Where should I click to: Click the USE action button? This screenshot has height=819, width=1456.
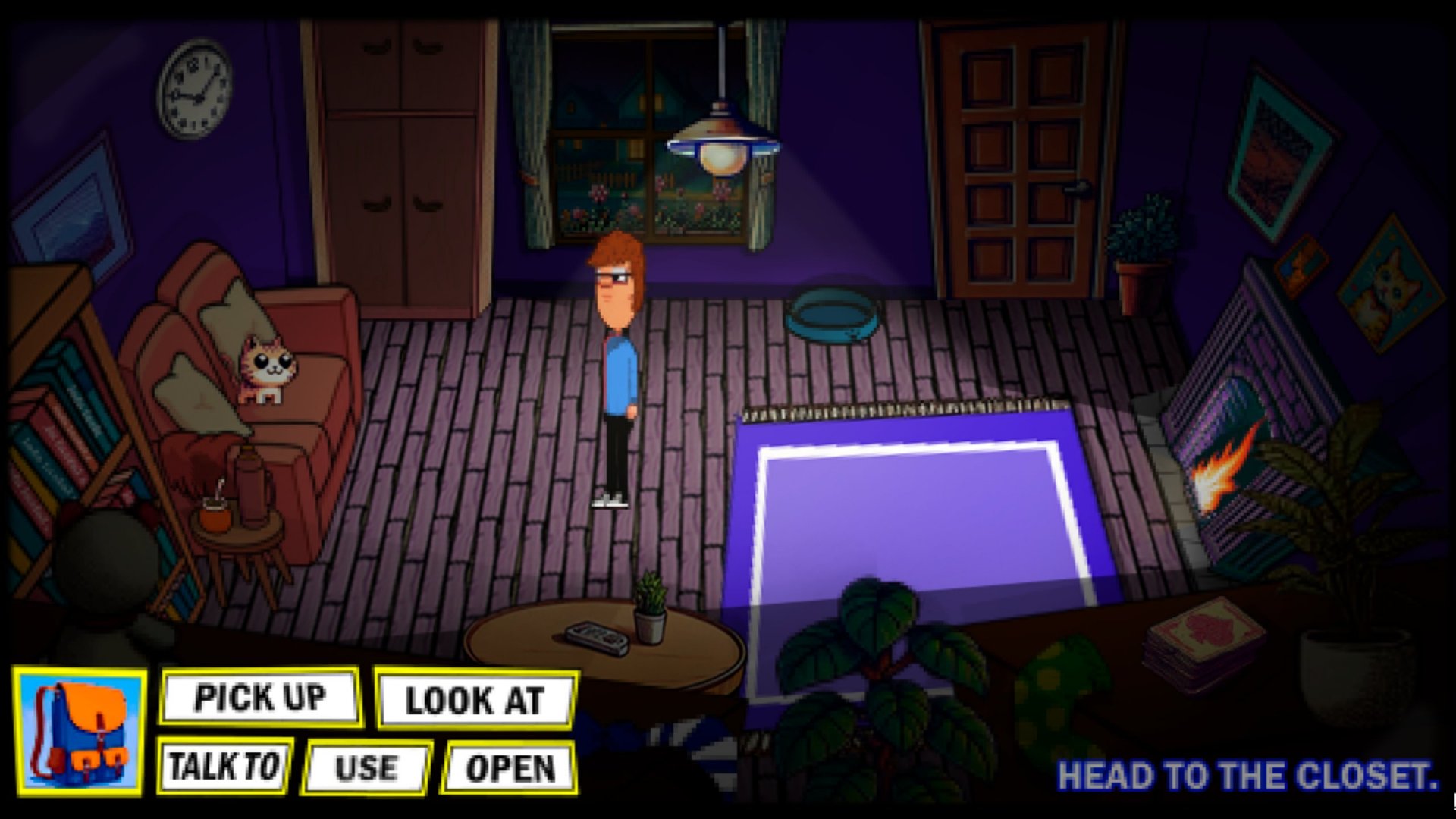click(366, 768)
